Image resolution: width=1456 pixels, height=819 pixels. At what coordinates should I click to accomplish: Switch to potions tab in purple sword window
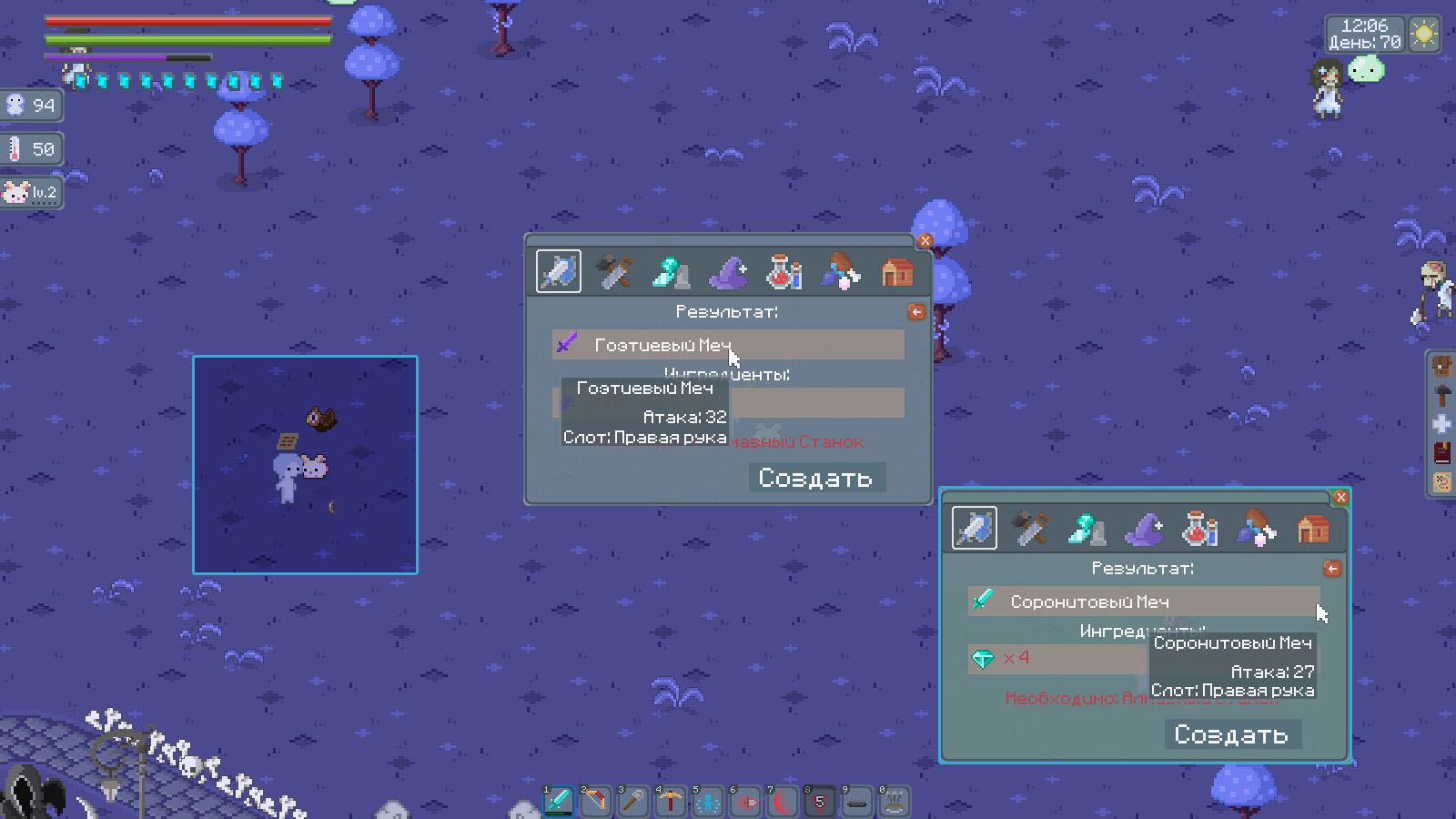coord(784,272)
